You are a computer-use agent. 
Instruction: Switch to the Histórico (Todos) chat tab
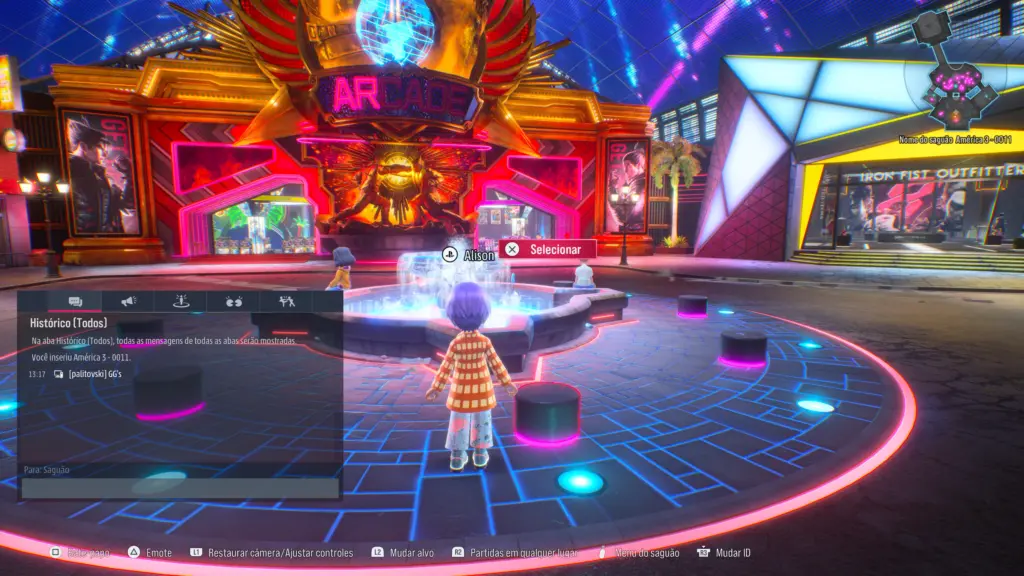75,301
